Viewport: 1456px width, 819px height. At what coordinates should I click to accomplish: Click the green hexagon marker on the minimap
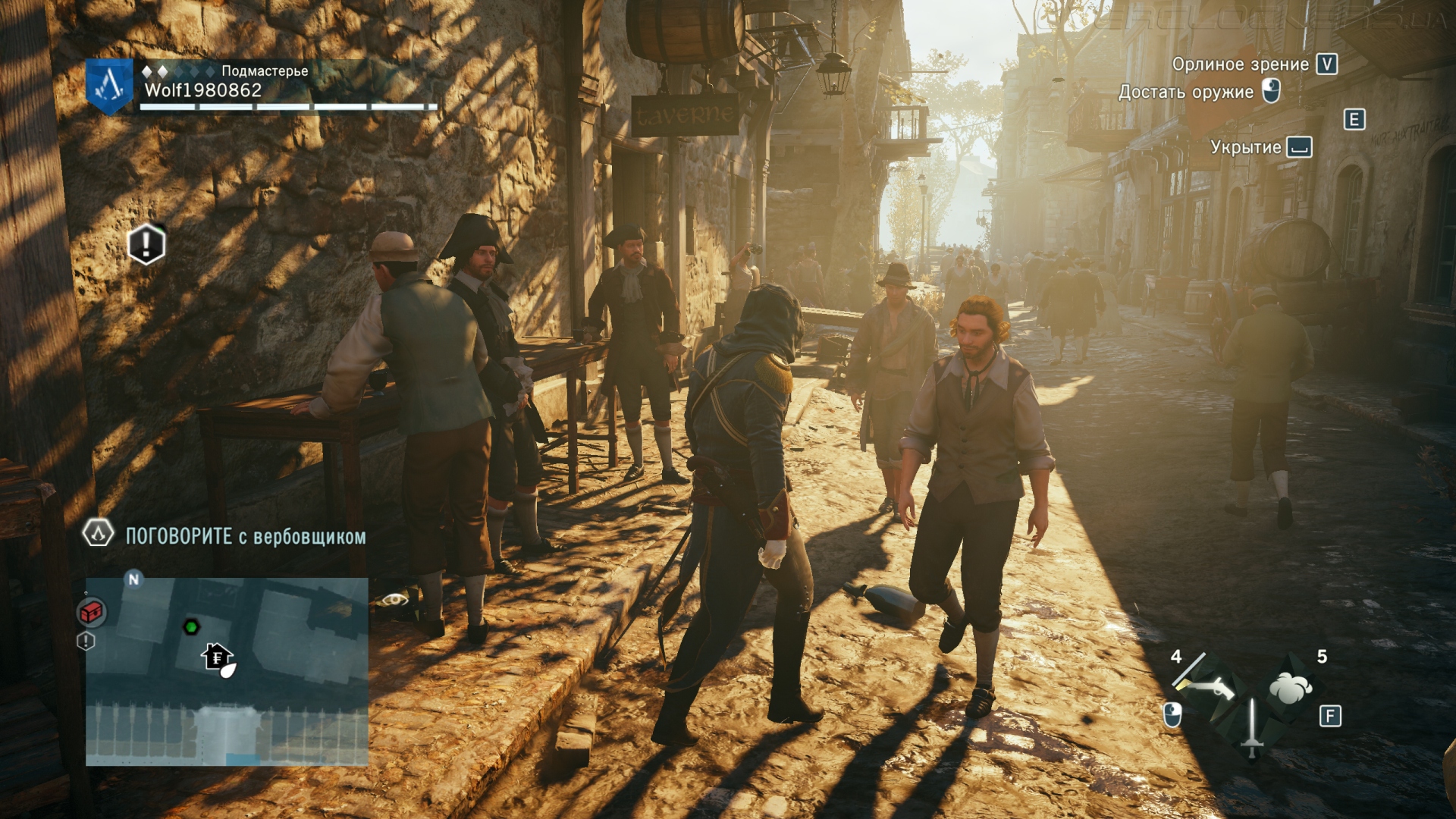191,626
